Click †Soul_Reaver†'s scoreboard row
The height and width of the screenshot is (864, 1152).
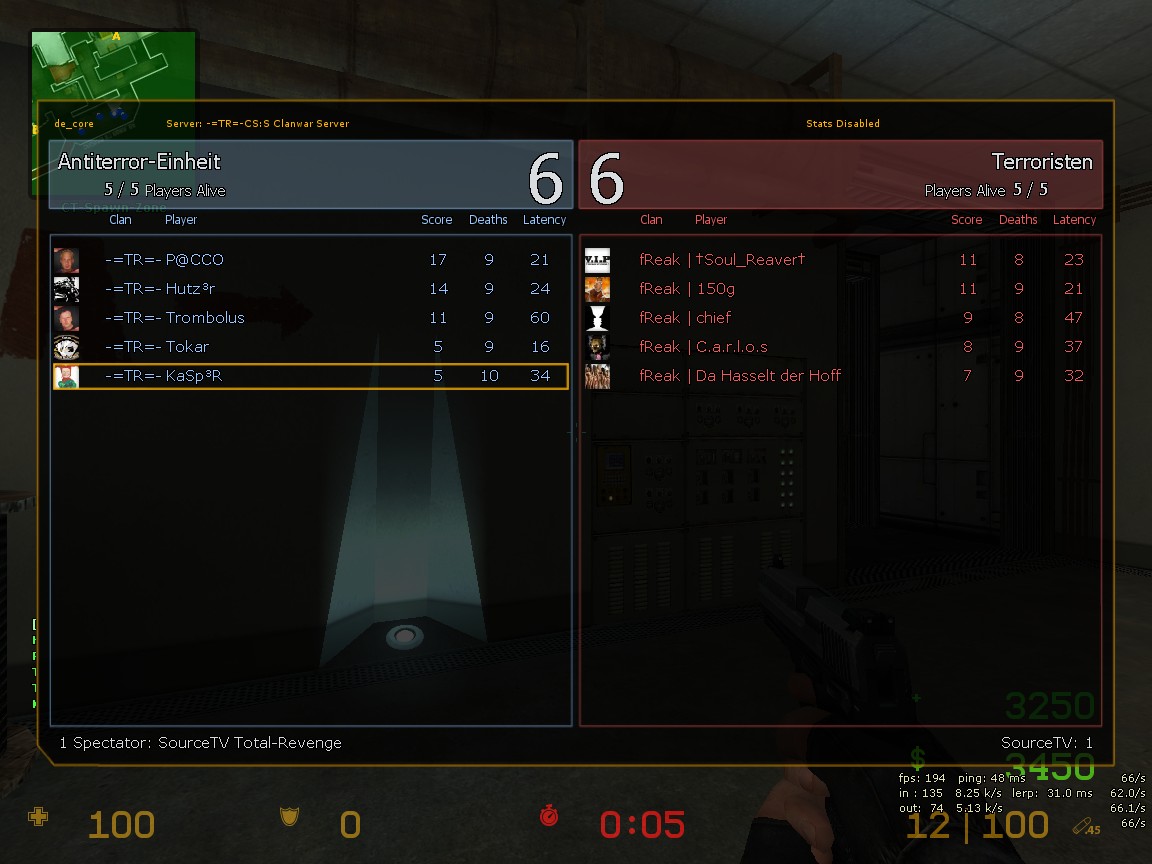click(x=840, y=260)
